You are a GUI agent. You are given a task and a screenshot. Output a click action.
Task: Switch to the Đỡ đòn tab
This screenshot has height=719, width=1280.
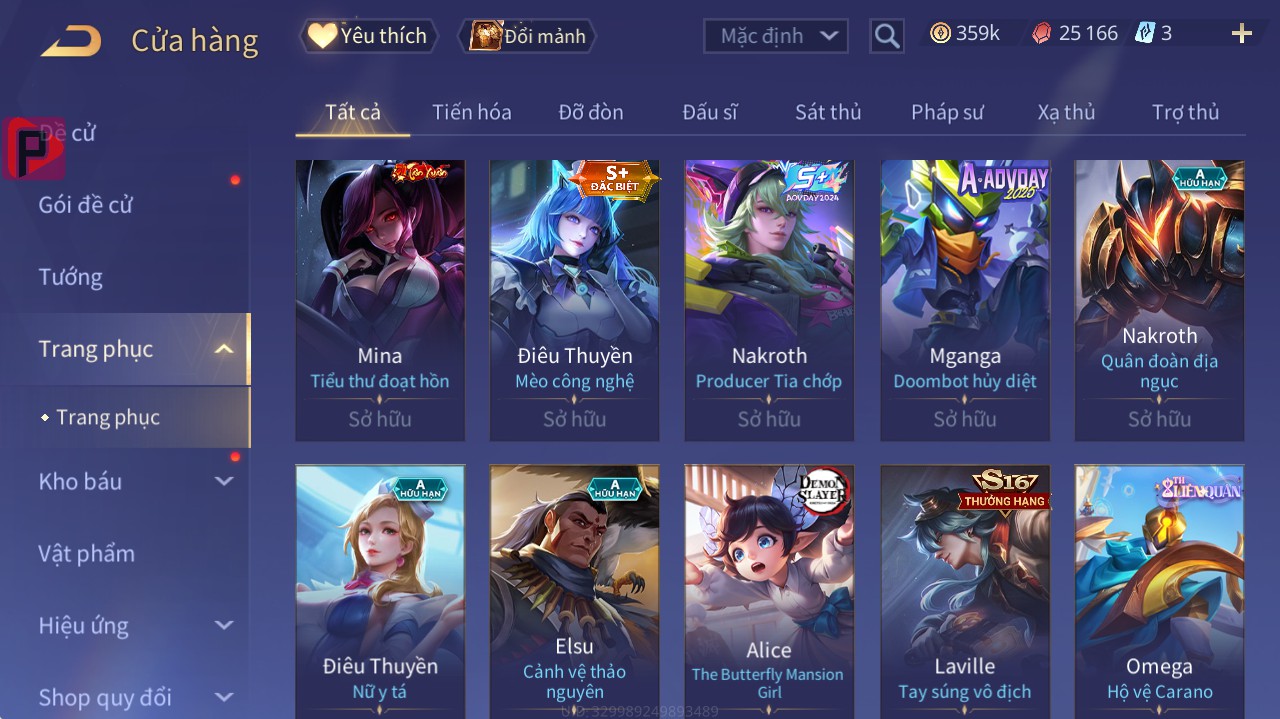590,112
